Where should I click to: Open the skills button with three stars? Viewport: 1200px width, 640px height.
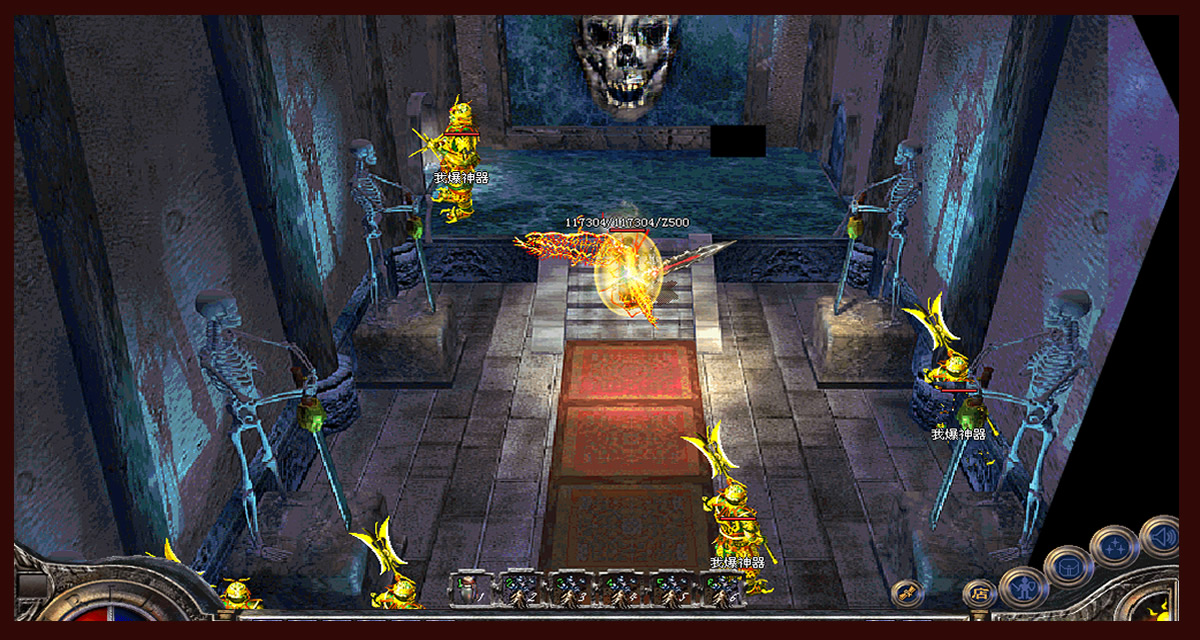(x=1114, y=546)
